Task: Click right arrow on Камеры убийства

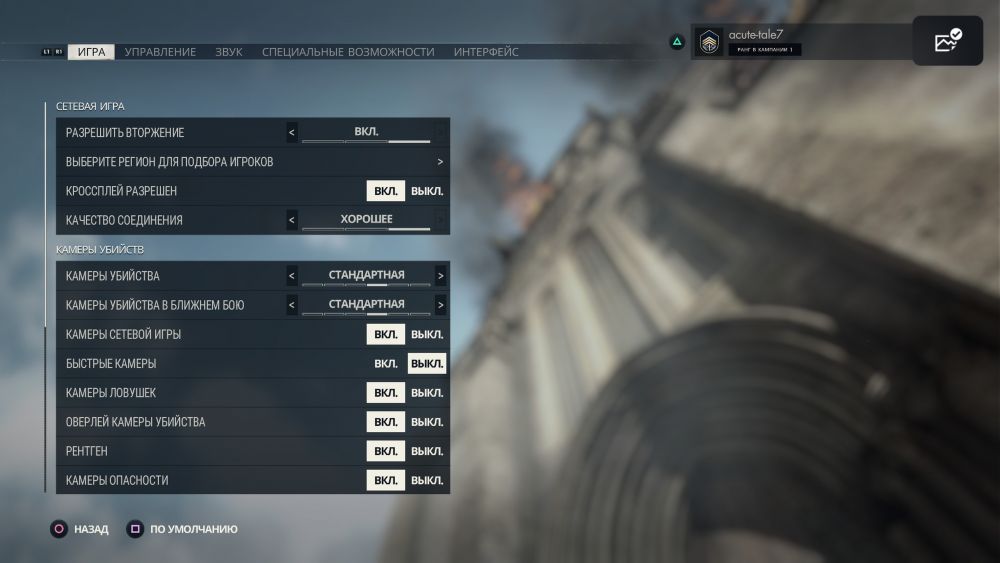Action: click(x=440, y=276)
